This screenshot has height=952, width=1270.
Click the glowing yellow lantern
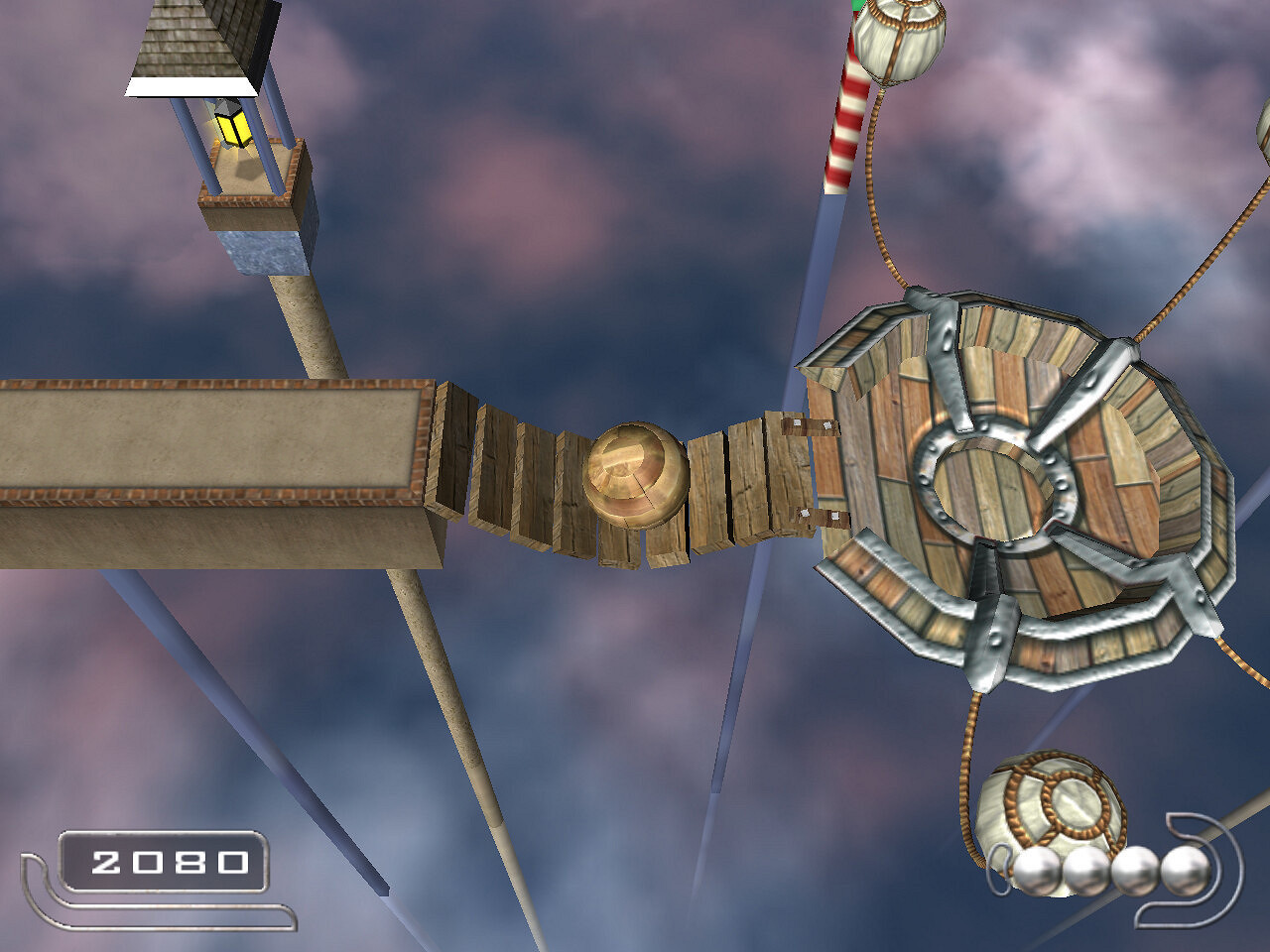point(233,127)
